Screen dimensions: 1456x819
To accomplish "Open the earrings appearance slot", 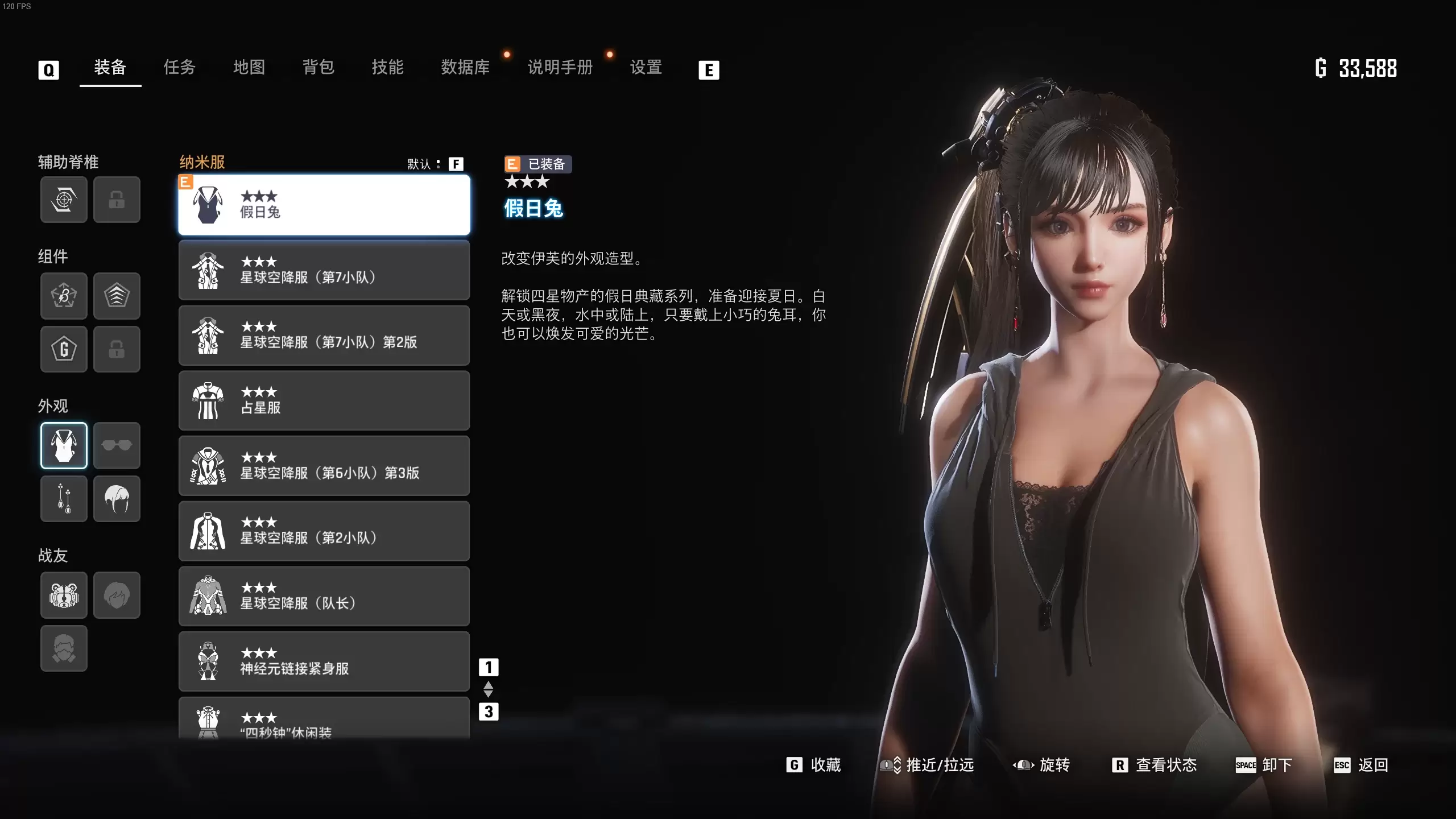I will click(64, 499).
